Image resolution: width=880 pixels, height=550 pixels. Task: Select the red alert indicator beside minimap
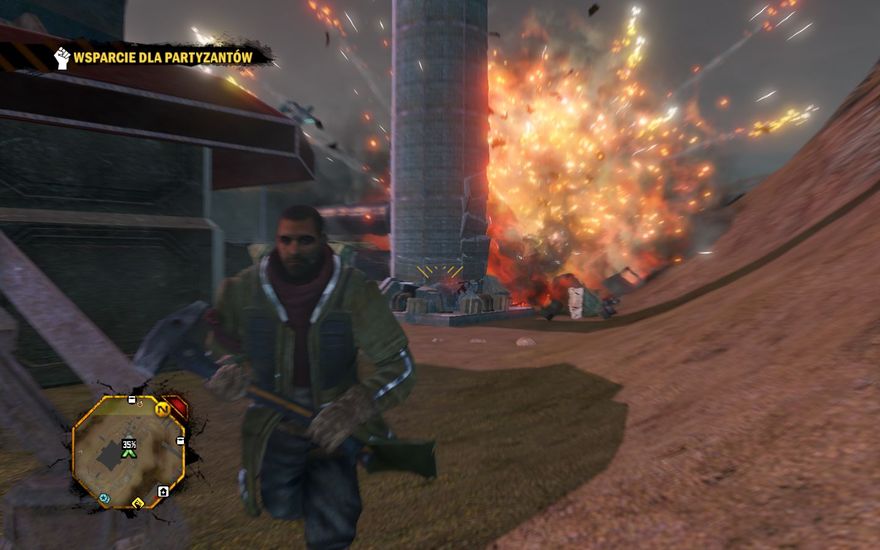178,406
